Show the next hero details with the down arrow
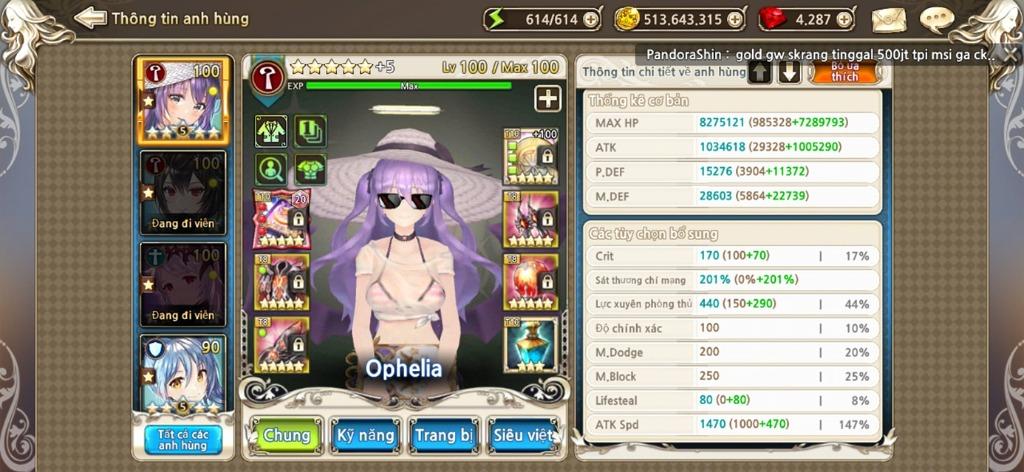The height and width of the screenshot is (472, 1024). point(790,72)
